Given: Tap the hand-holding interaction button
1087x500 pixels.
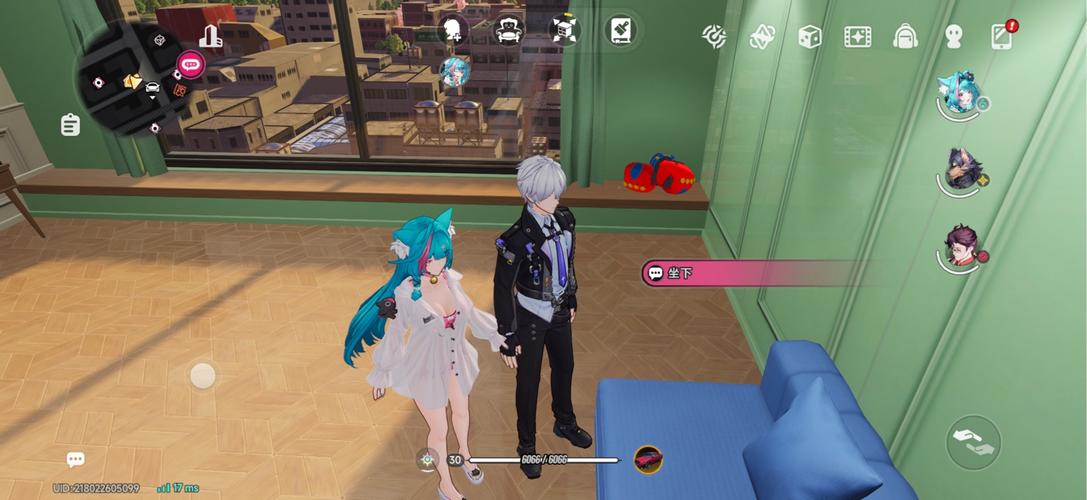Looking at the screenshot, I should tap(973, 442).
